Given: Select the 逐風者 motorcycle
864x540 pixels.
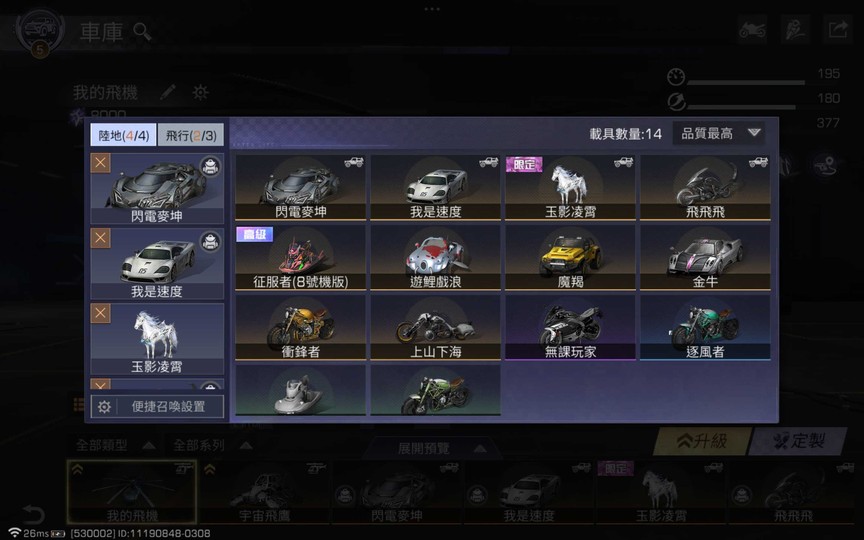Looking at the screenshot, I should [705, 328].
